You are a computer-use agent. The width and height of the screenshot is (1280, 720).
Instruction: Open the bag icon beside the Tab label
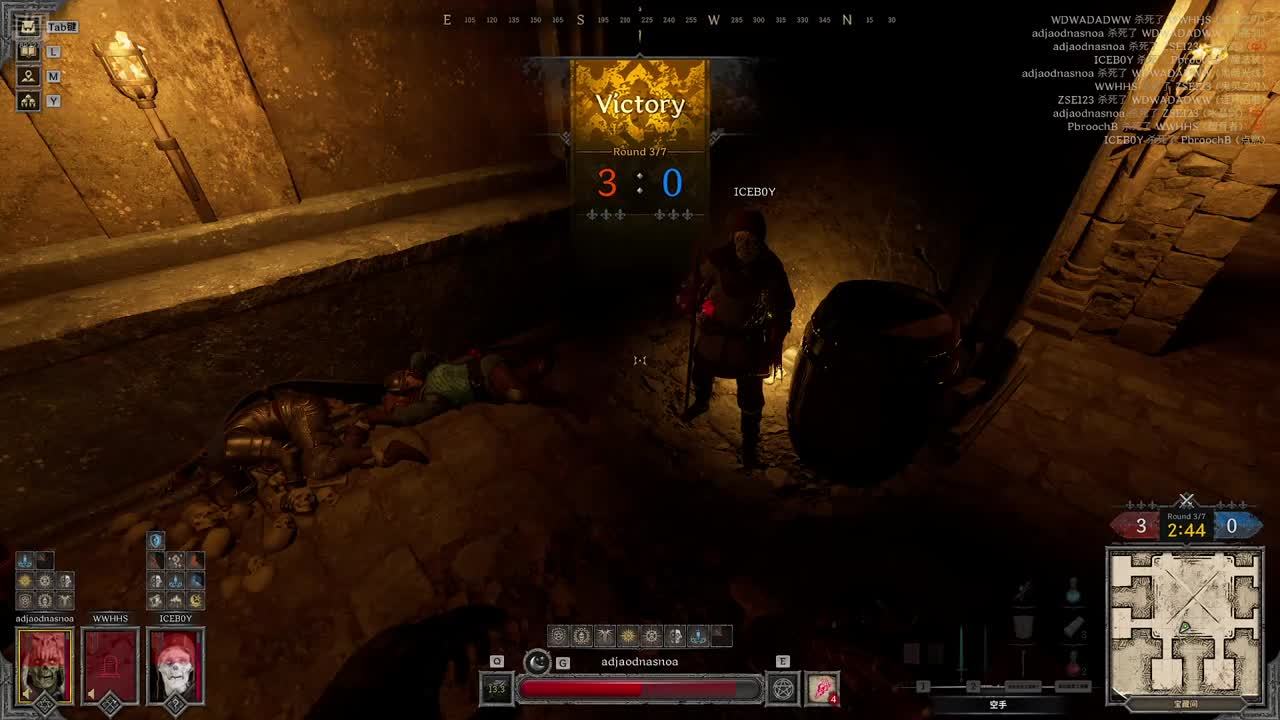28,27
